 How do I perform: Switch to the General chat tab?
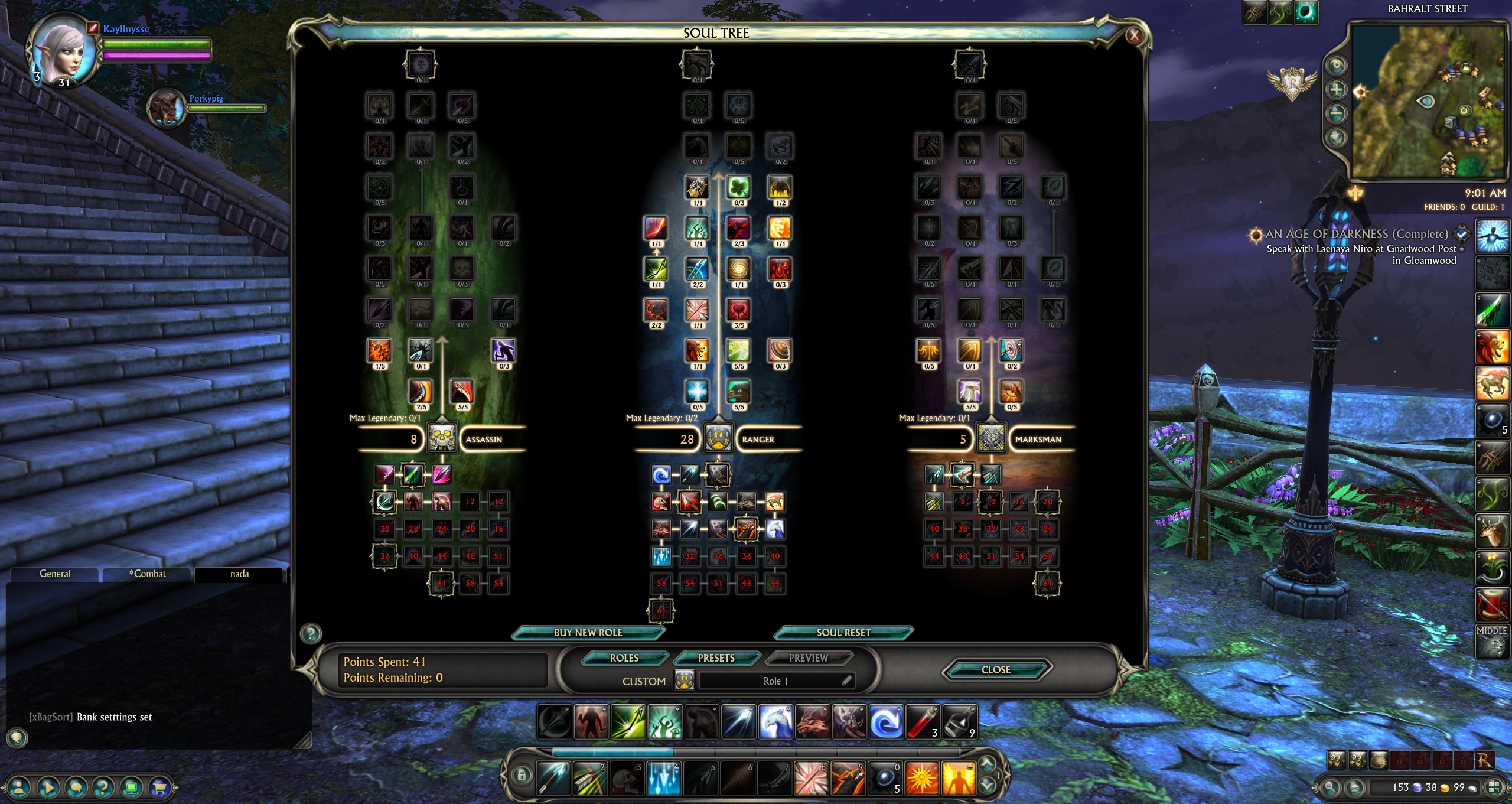coord(55,574)
